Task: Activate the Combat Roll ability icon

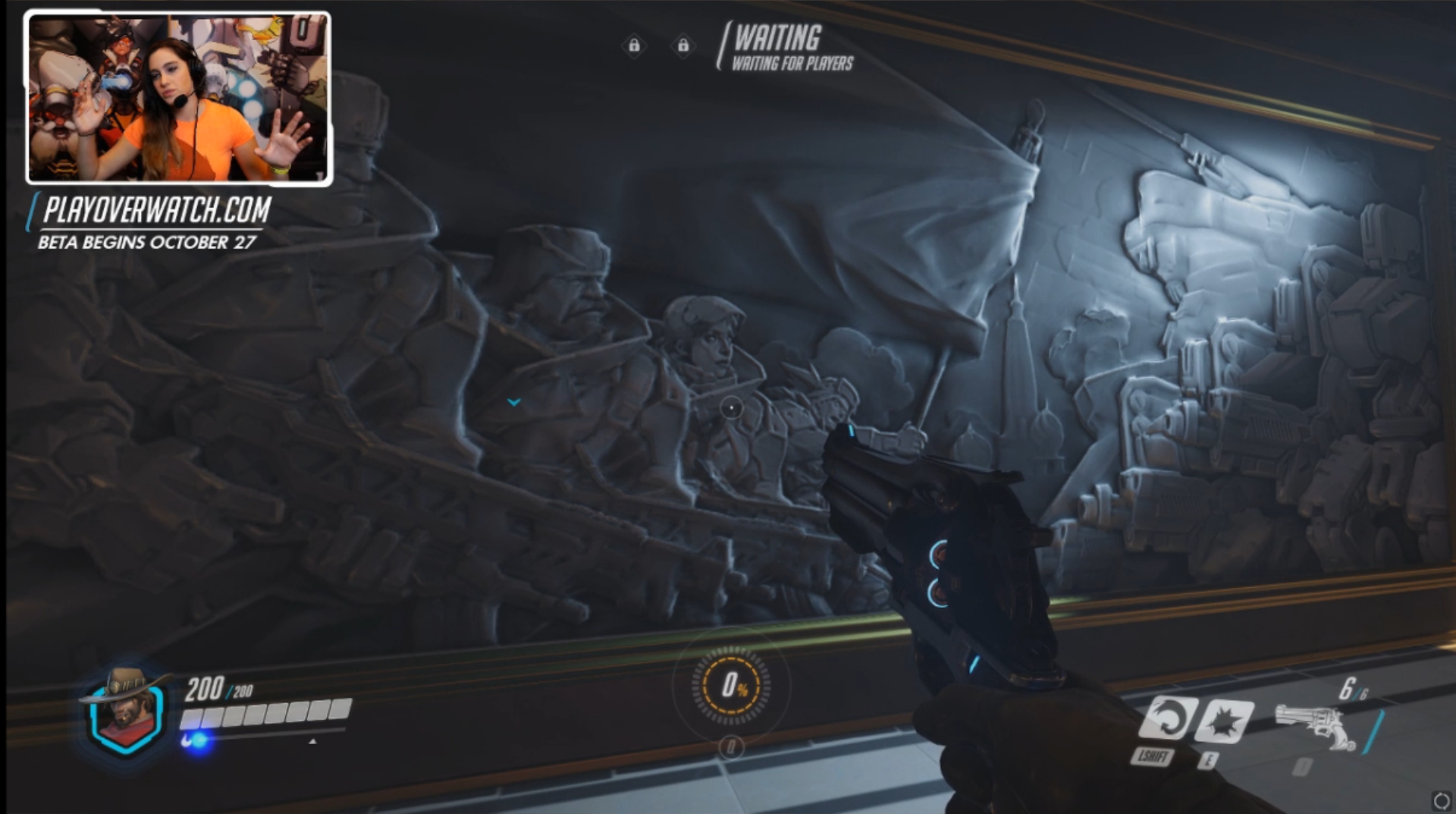Action: (x=1166, y=718)
